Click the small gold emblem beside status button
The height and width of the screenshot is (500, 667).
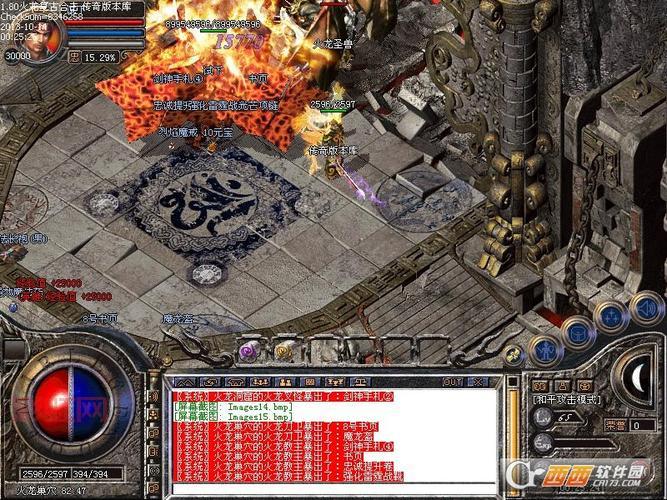513,354
